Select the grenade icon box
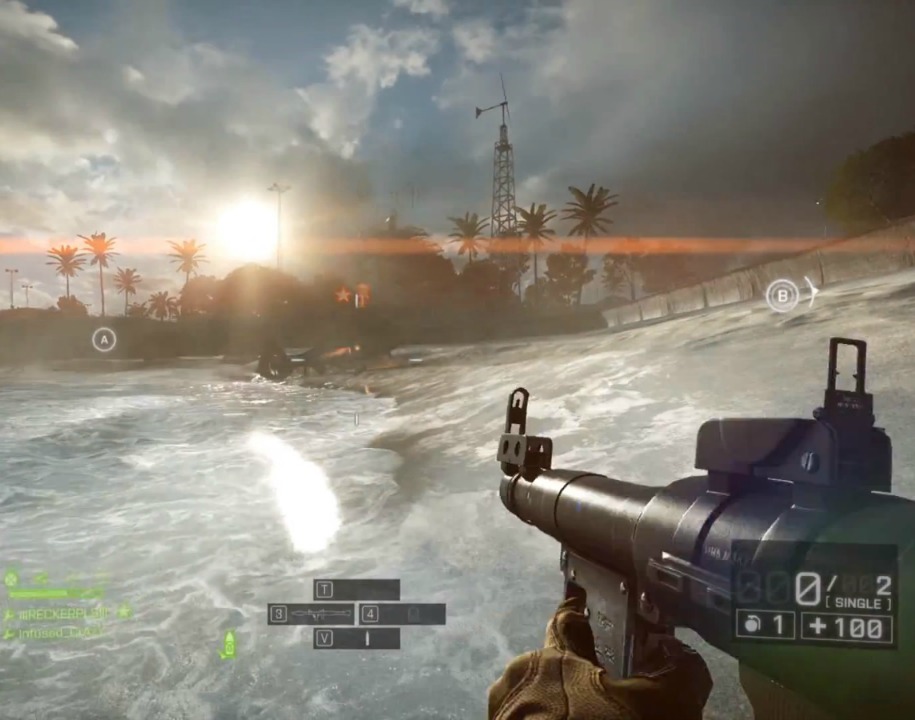Image resolution: width=915 pixels, height=720 pixels. (765, 625)
